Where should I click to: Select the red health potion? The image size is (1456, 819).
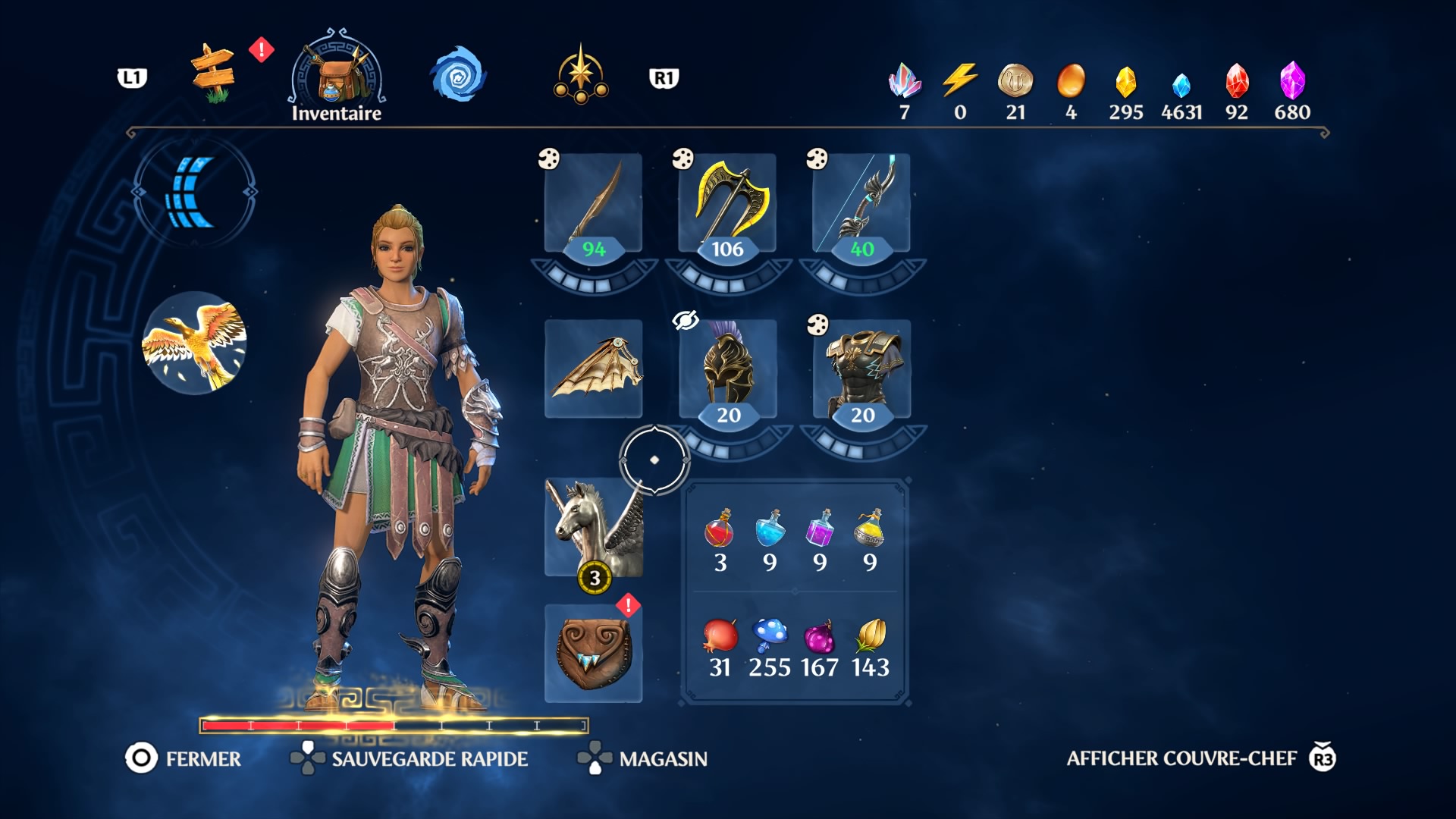click(719, 529)
